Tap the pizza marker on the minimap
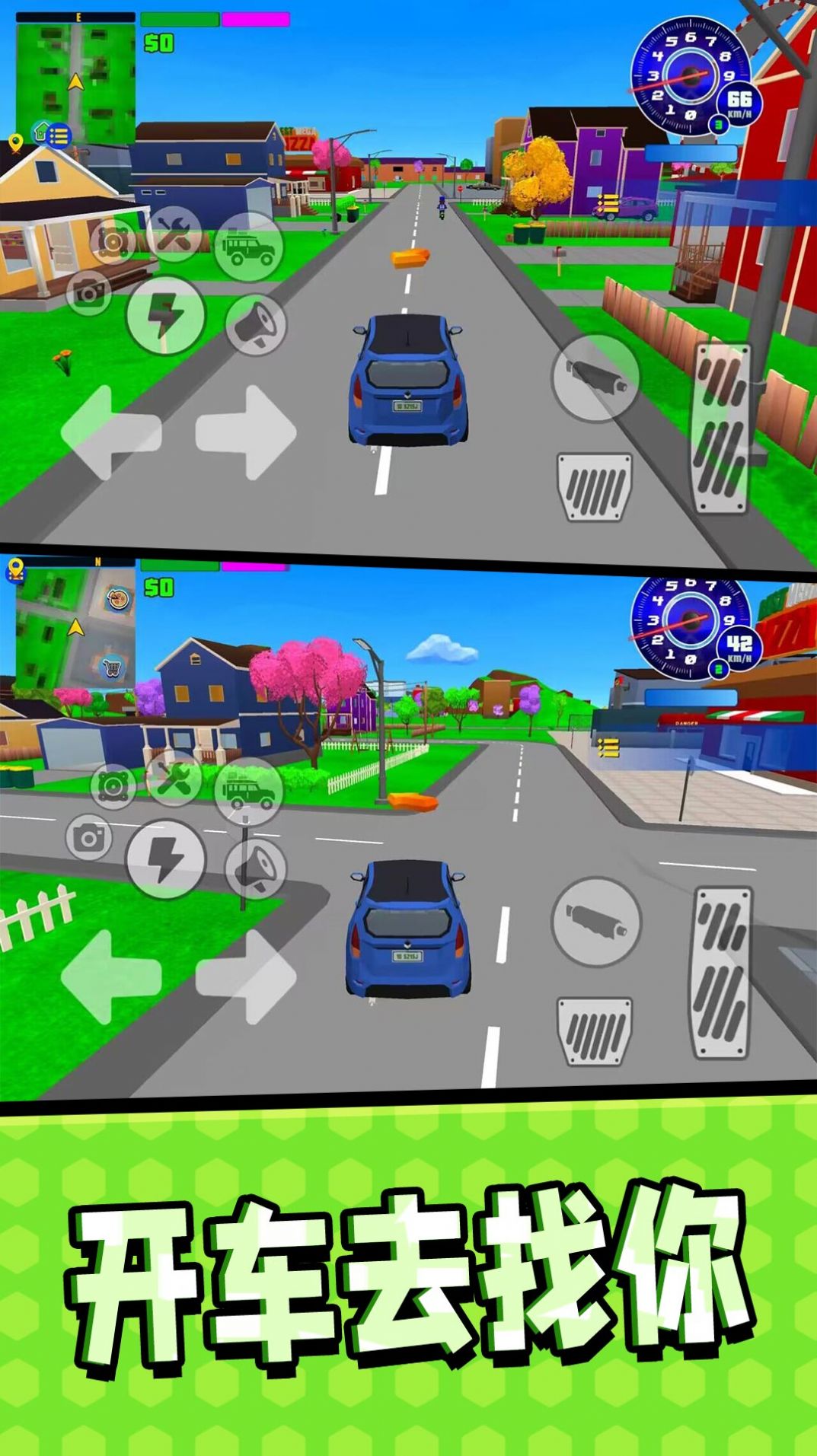This screenshot has height=1456, width=817. 117,599
